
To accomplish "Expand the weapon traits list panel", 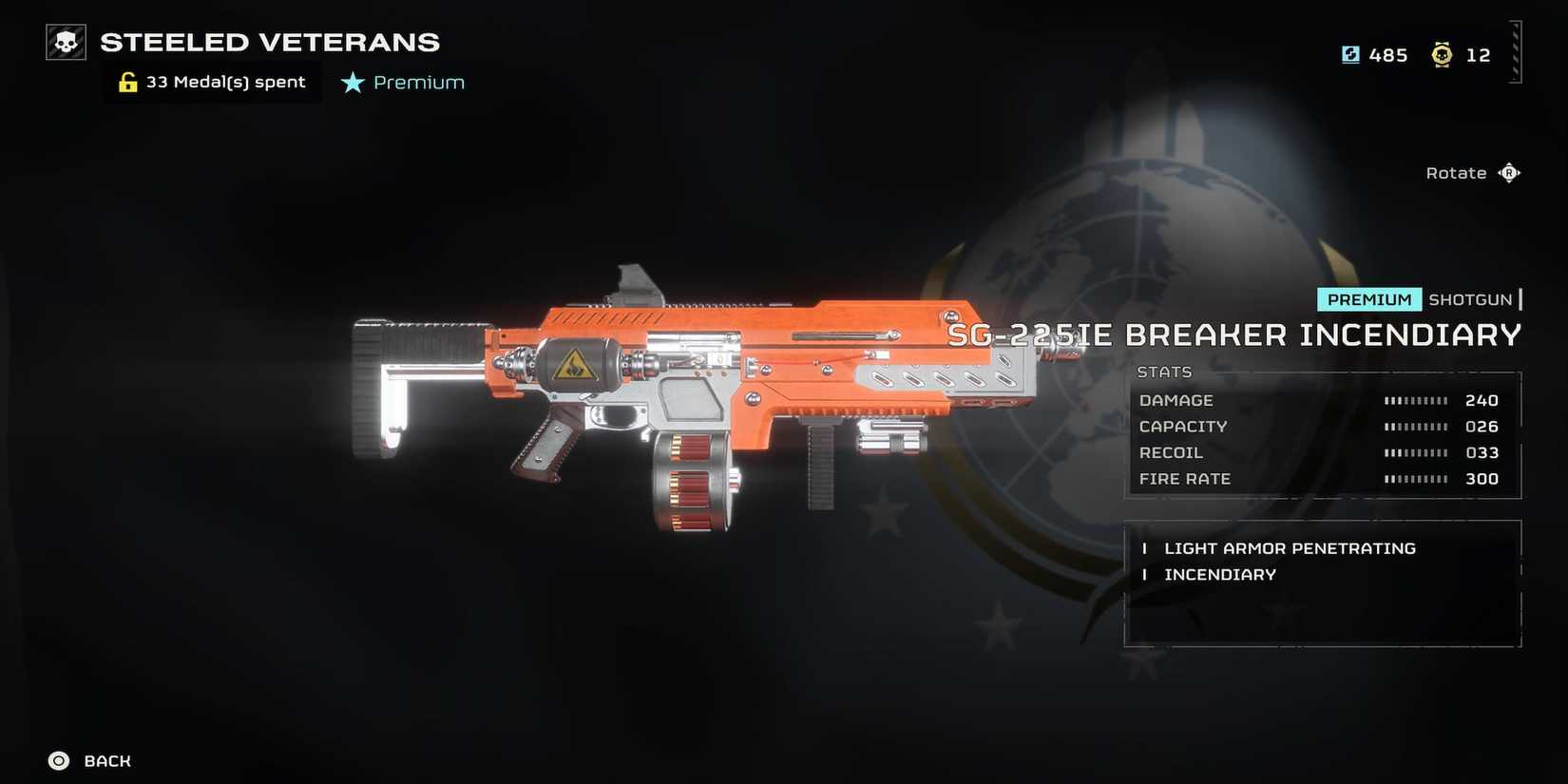I will 1323,582.
